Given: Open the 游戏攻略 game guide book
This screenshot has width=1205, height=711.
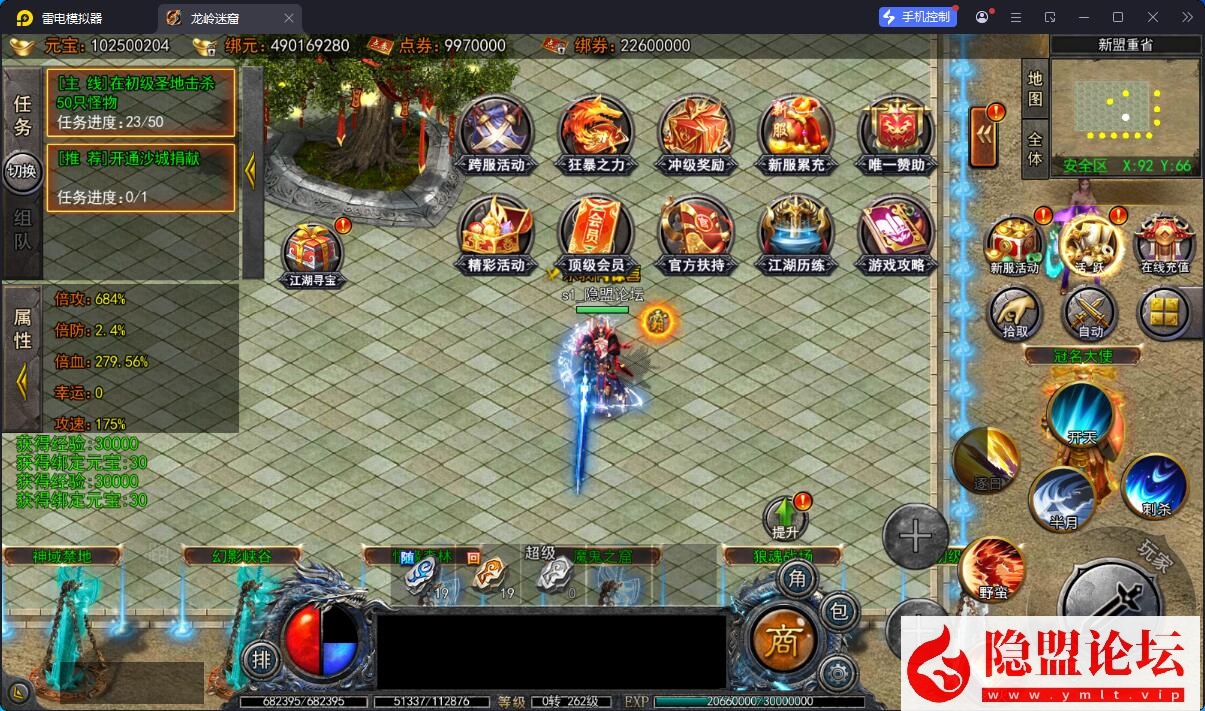Looking at the screenshot, I should (896, 234).
